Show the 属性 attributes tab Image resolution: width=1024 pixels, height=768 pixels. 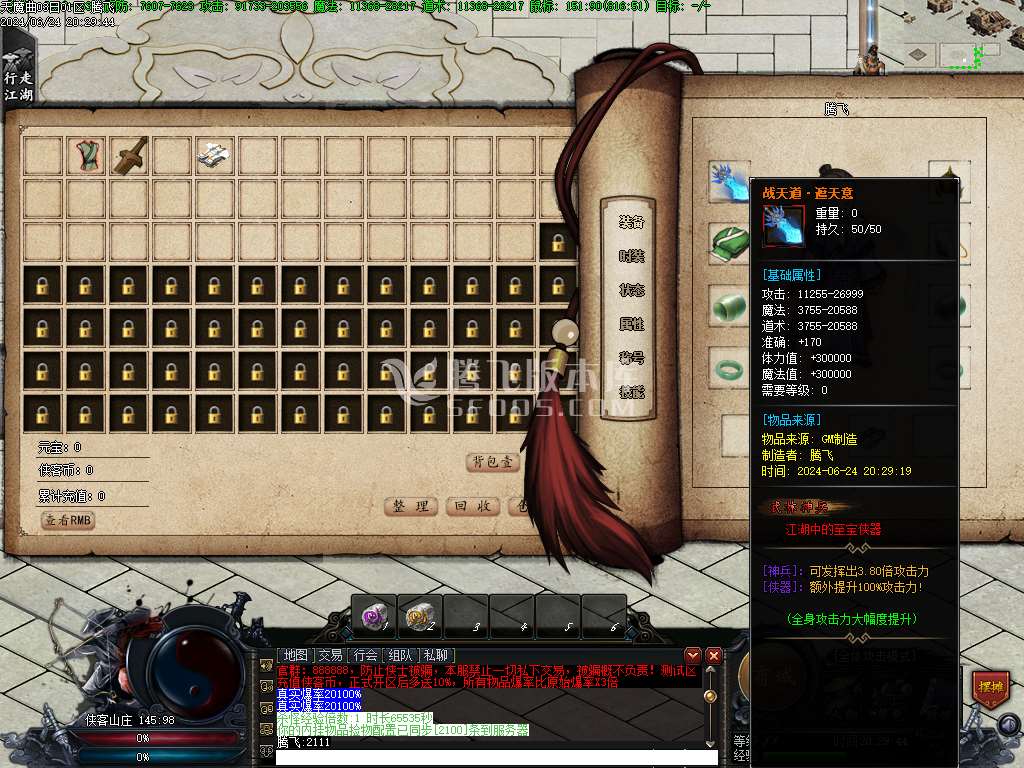[631, 324]
